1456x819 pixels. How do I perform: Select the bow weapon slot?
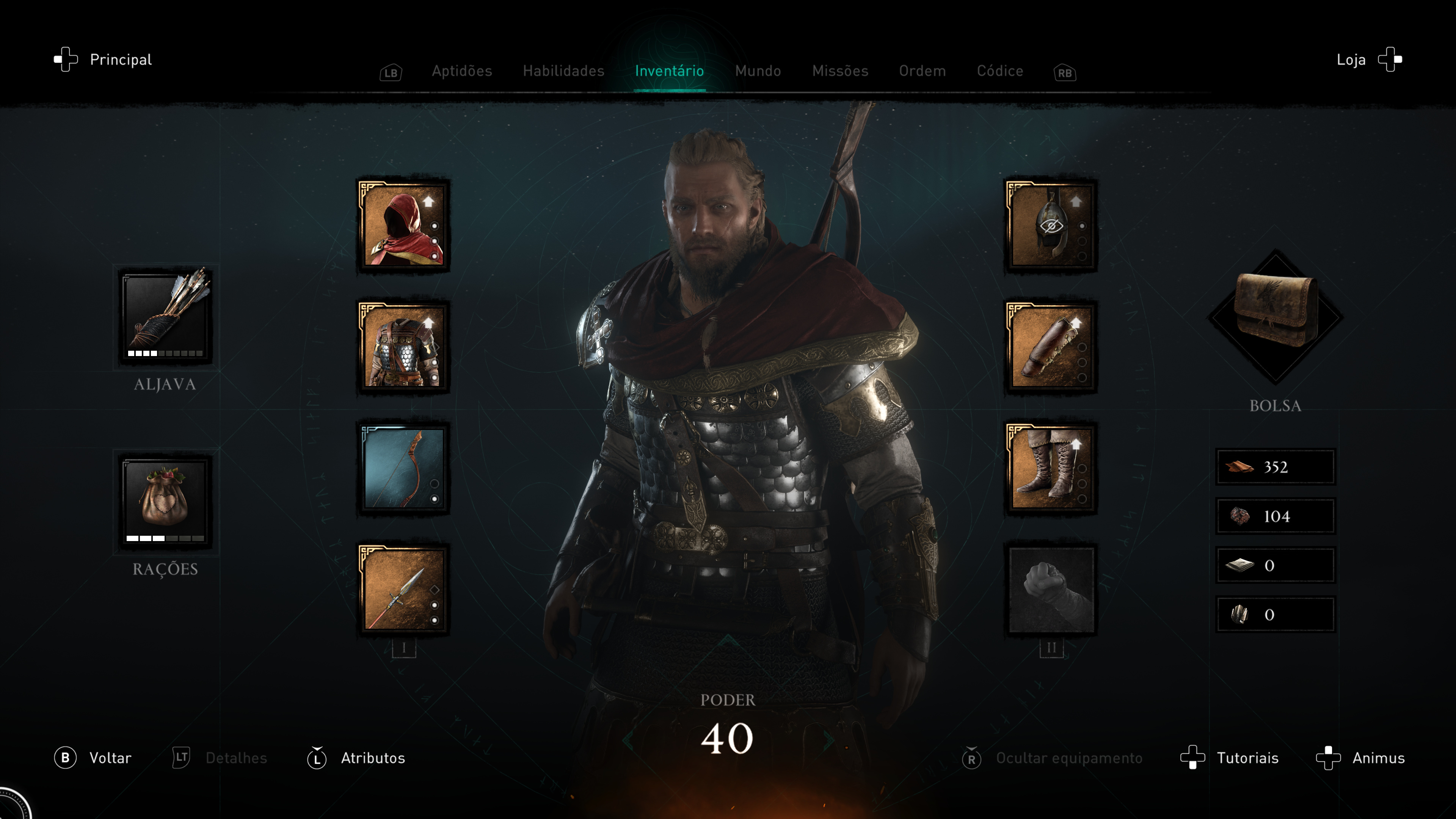[403, 468]
